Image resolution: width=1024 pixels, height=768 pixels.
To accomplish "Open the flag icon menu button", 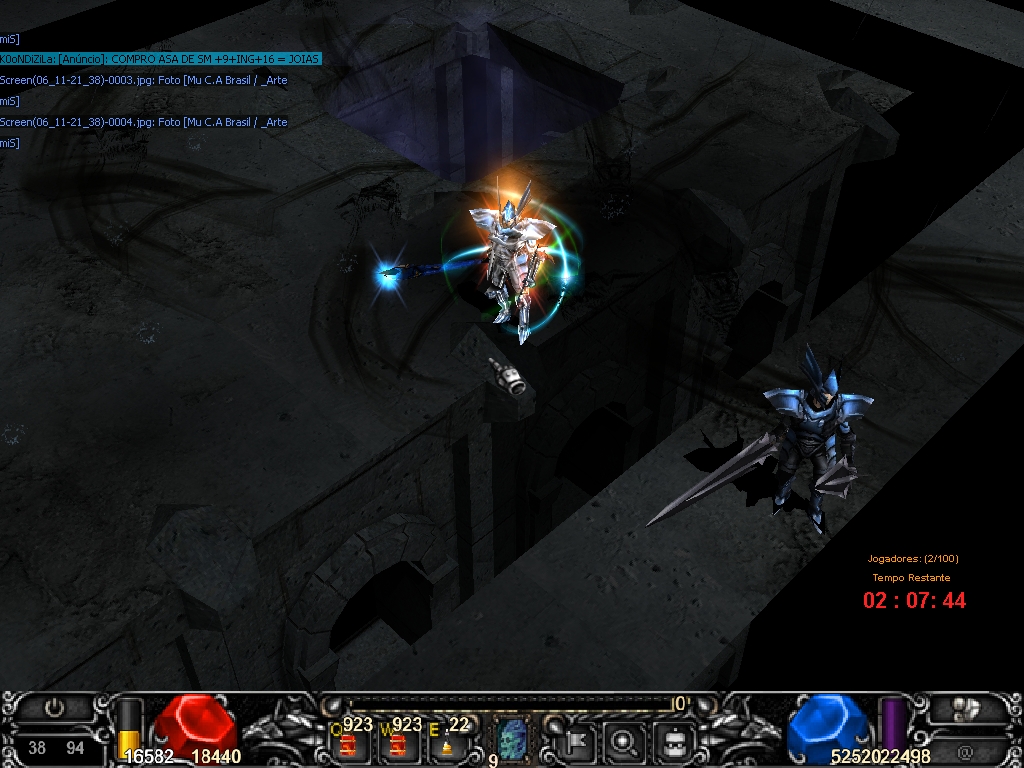I will [579, 742].
